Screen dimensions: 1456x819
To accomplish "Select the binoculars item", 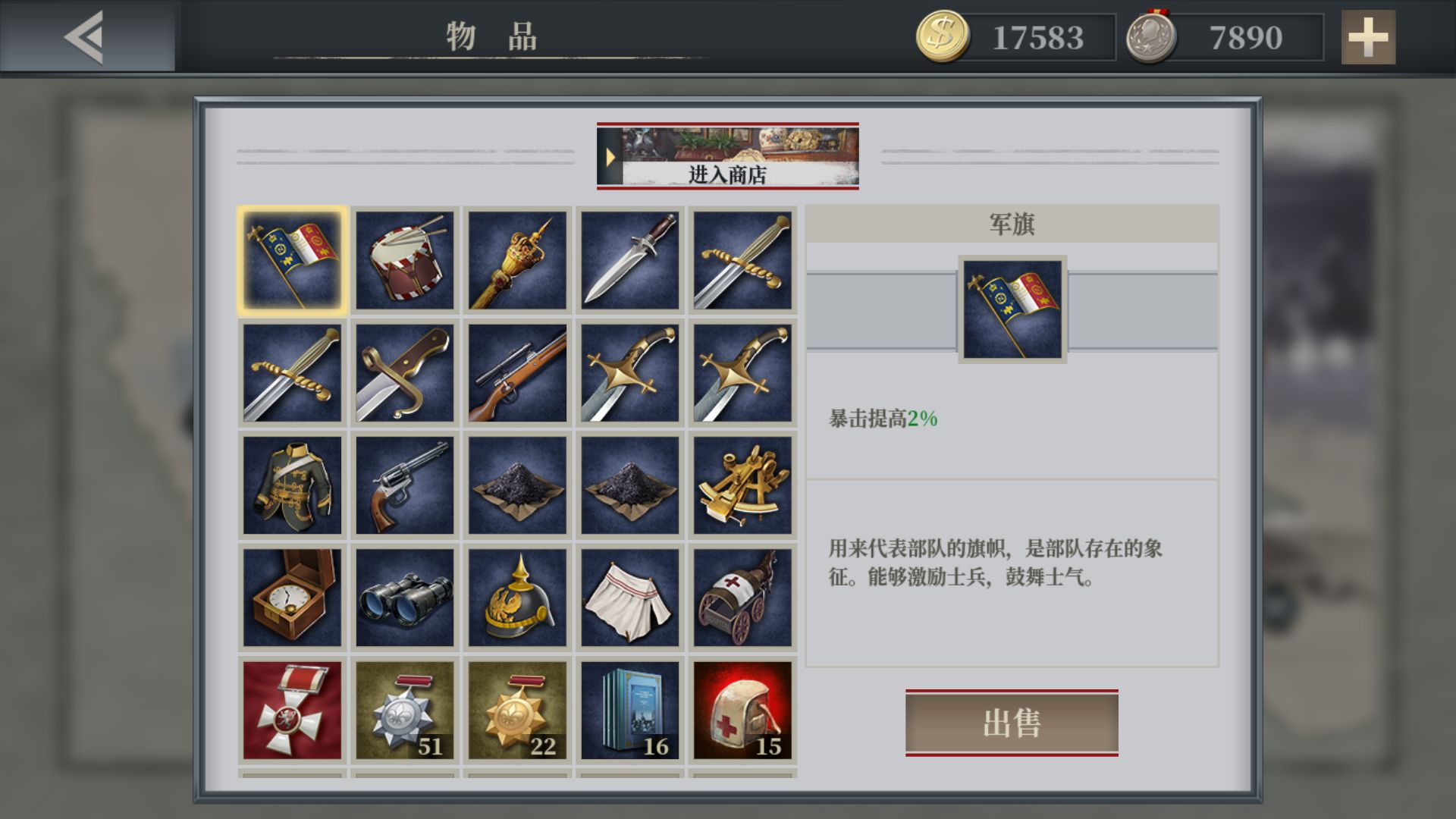I will pos(404,596).
